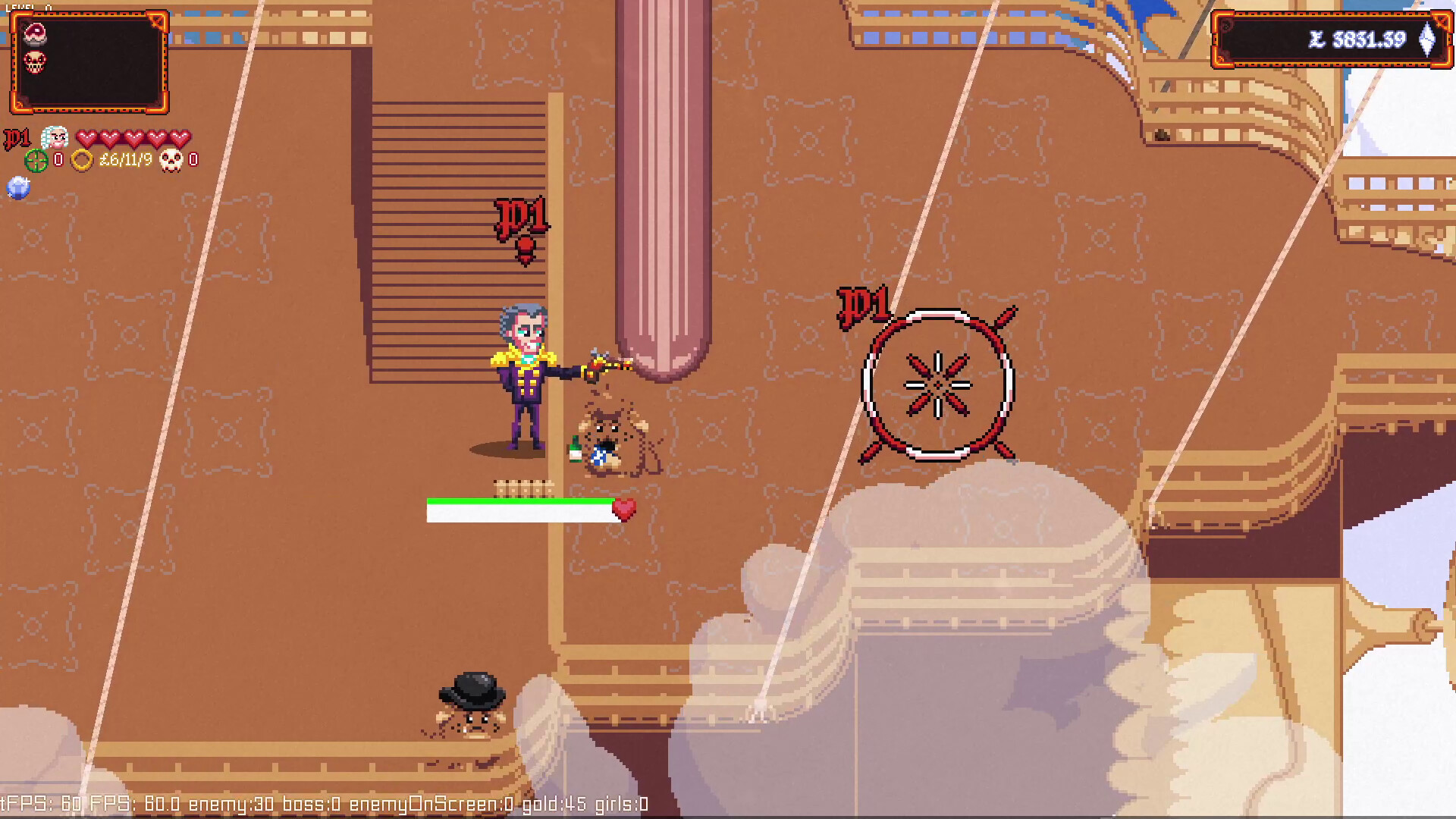Click the gentleman character holding the pistol
1456x819 pixels.
tap(523, 379)
